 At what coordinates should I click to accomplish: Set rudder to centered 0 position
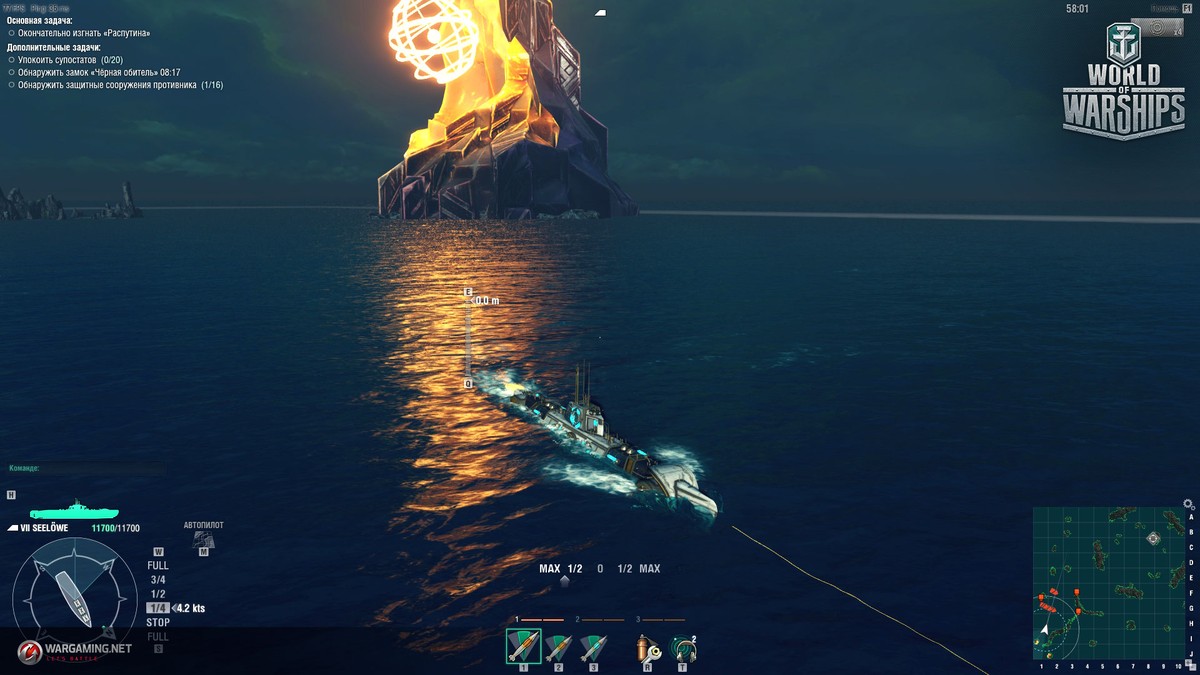600,569
